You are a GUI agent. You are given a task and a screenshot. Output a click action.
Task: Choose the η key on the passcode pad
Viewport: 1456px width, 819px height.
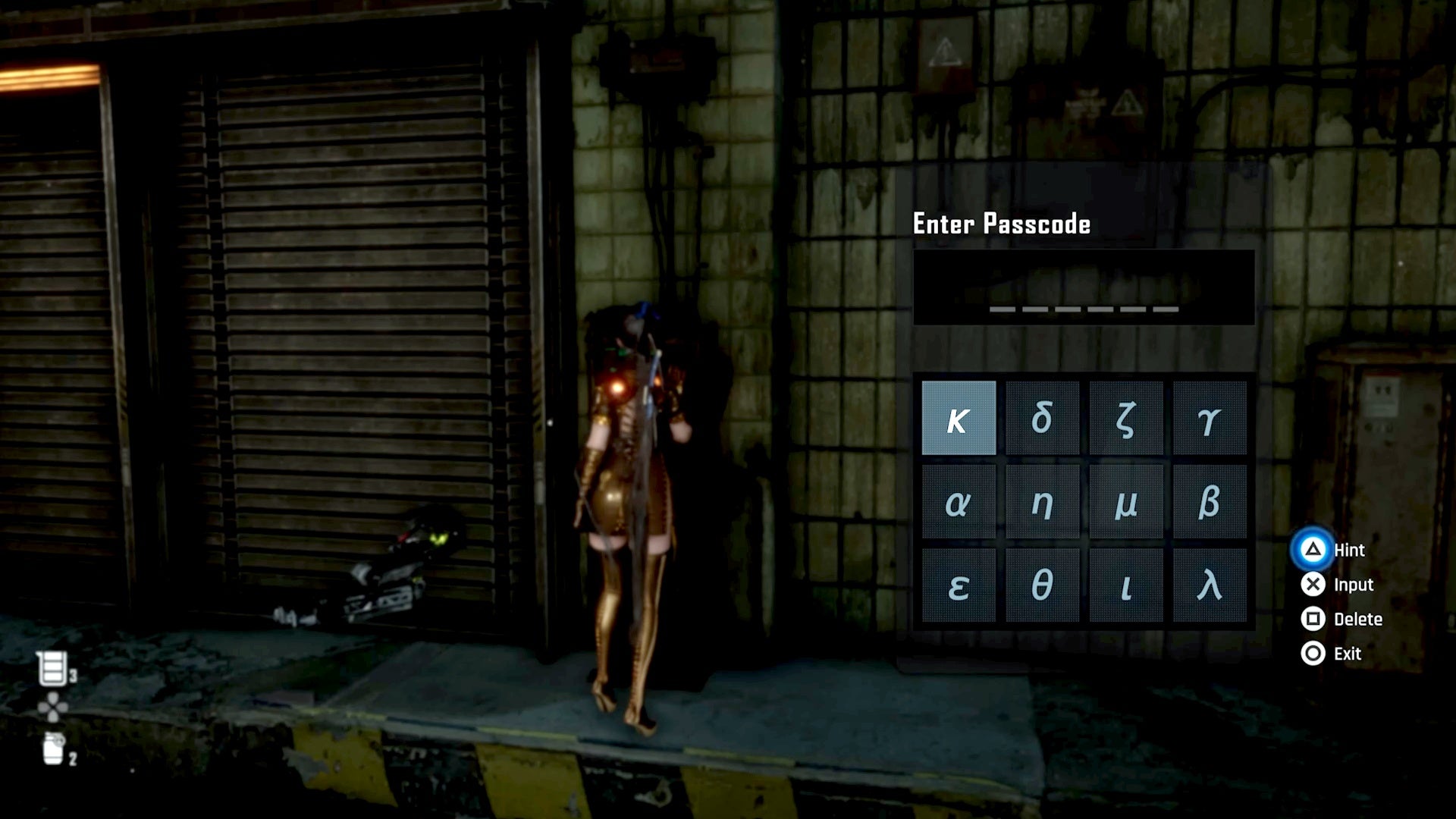pyautogui.click(x=1043, y=502)
